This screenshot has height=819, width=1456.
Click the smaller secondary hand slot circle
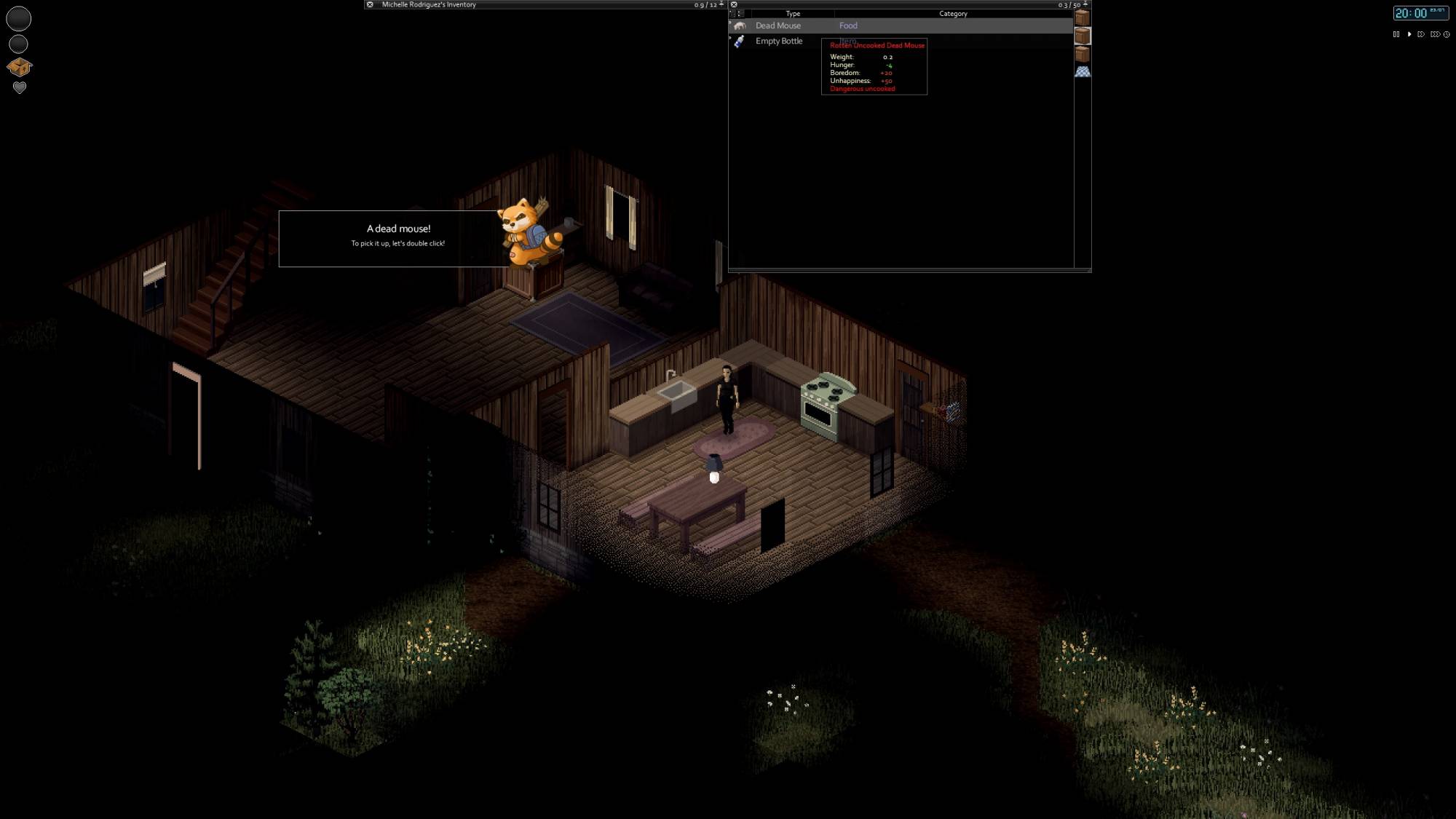19,44
